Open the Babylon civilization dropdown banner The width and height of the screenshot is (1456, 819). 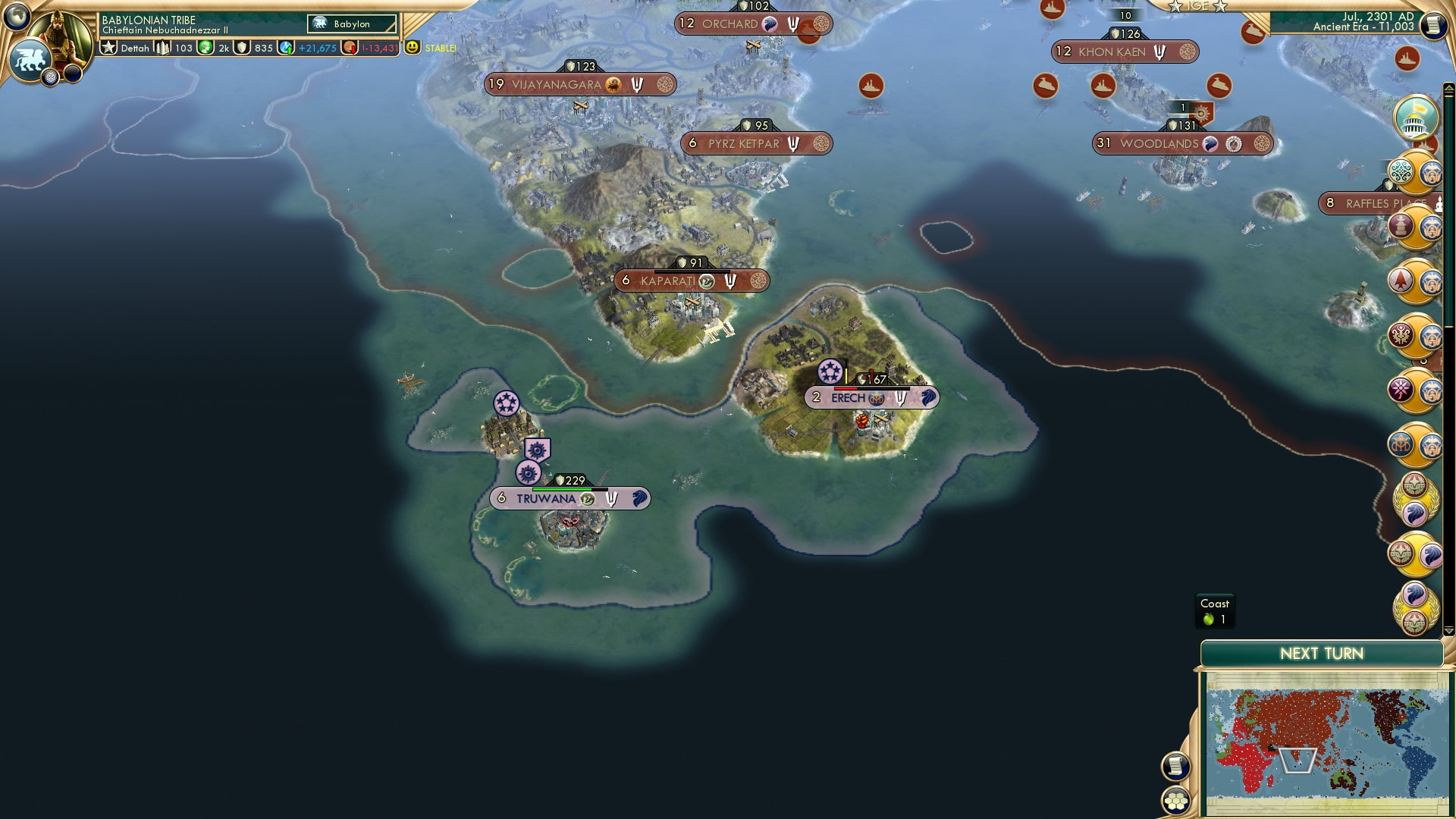coord(350,24)
